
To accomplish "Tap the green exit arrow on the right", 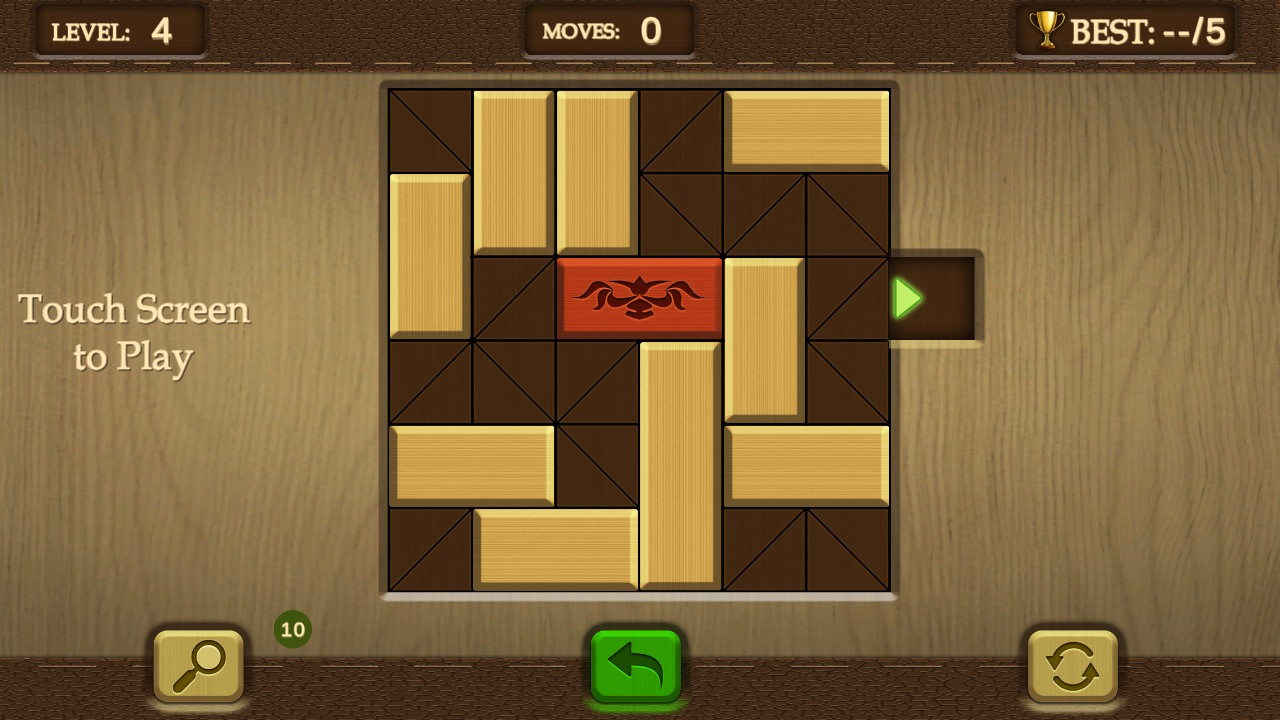I will pyautogui.click(x=906, y=297).
